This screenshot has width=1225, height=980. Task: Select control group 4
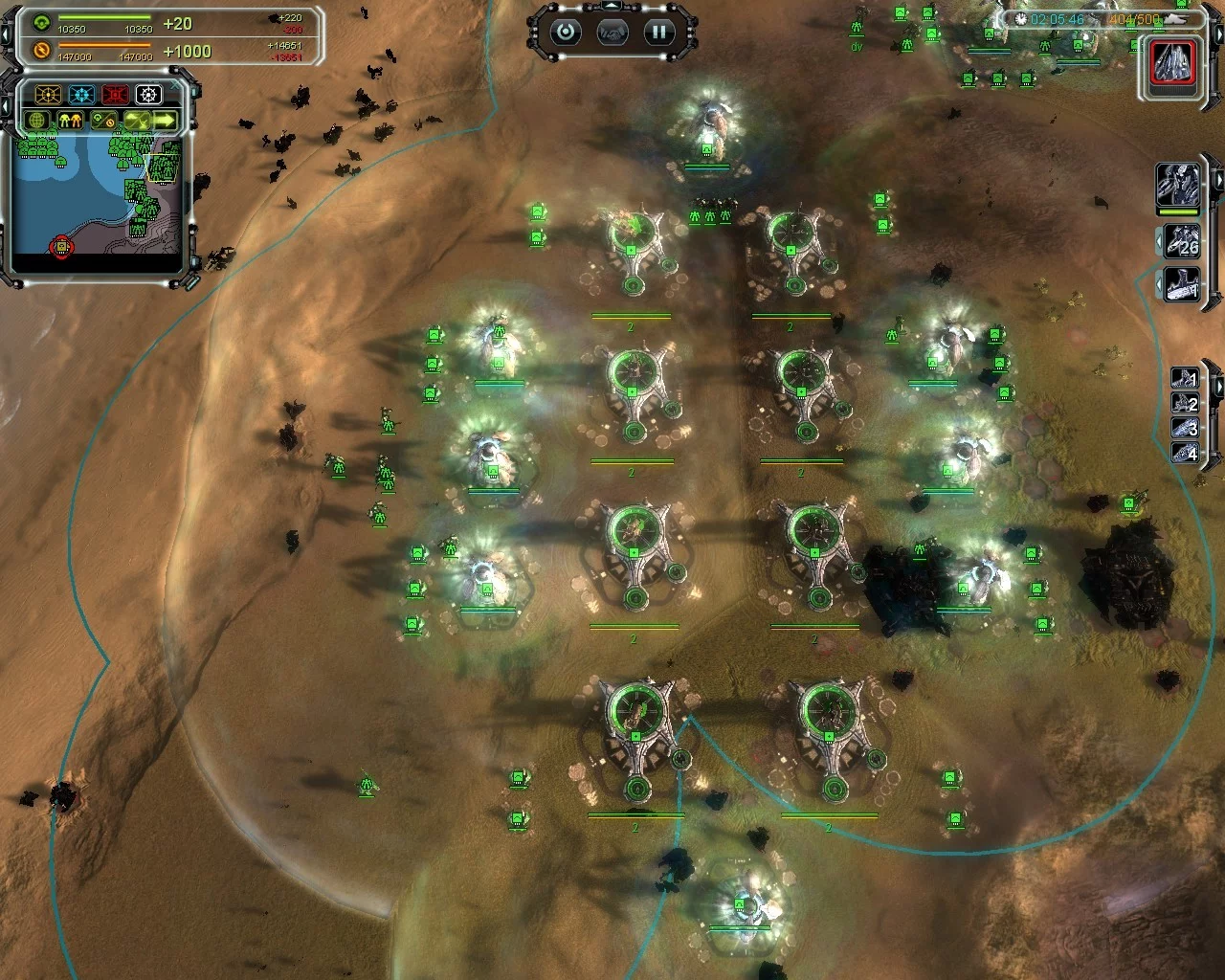click(x=1185, y=454)
